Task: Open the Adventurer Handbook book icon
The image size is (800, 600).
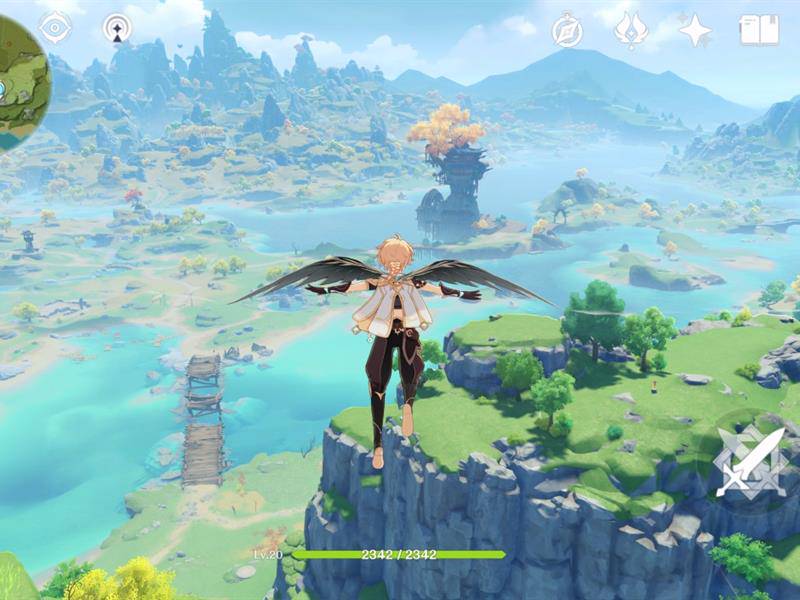Action: coord(759,30)
